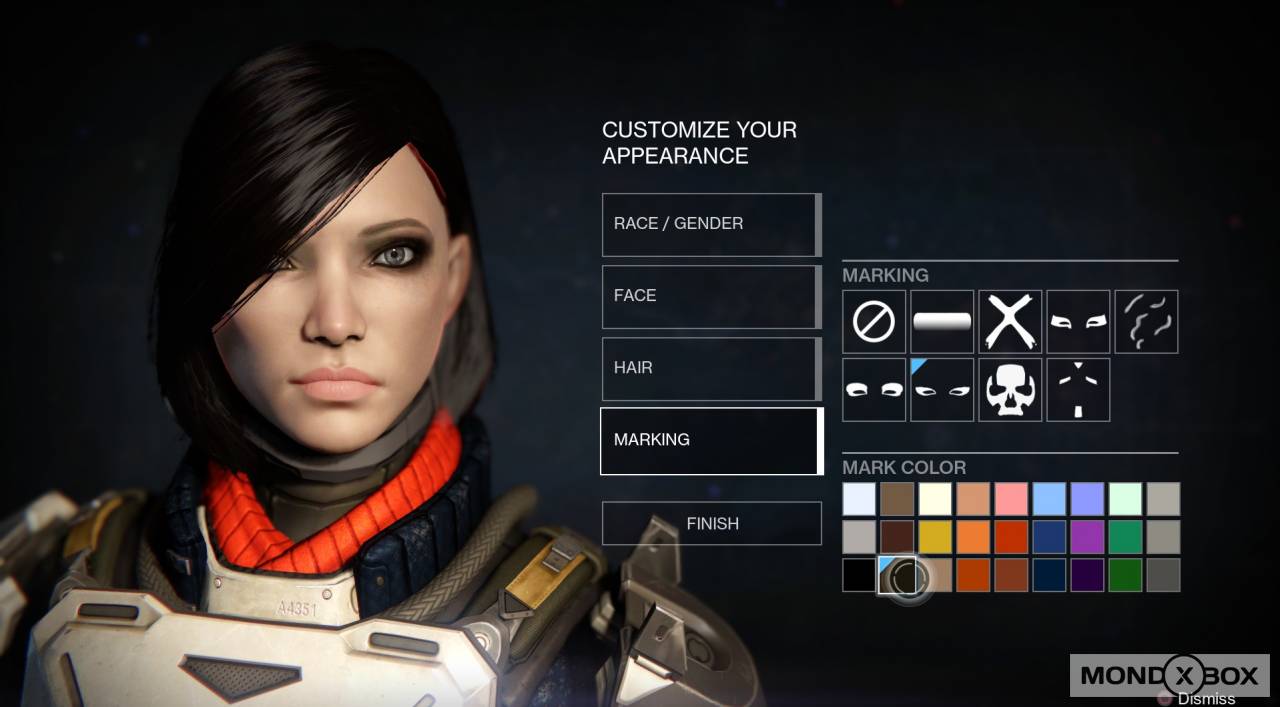
Task: Open the Hair customization menu
Action: 711,368
